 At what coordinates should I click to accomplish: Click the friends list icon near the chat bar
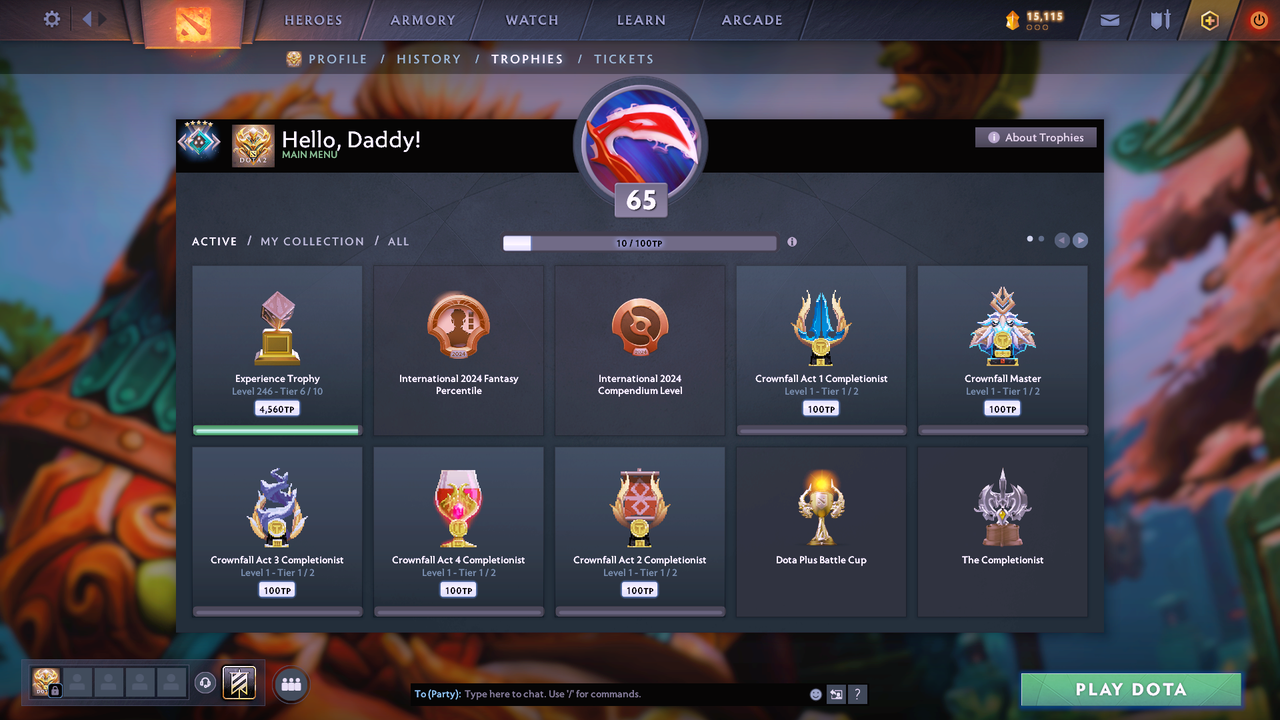click(x=289, y=682)
